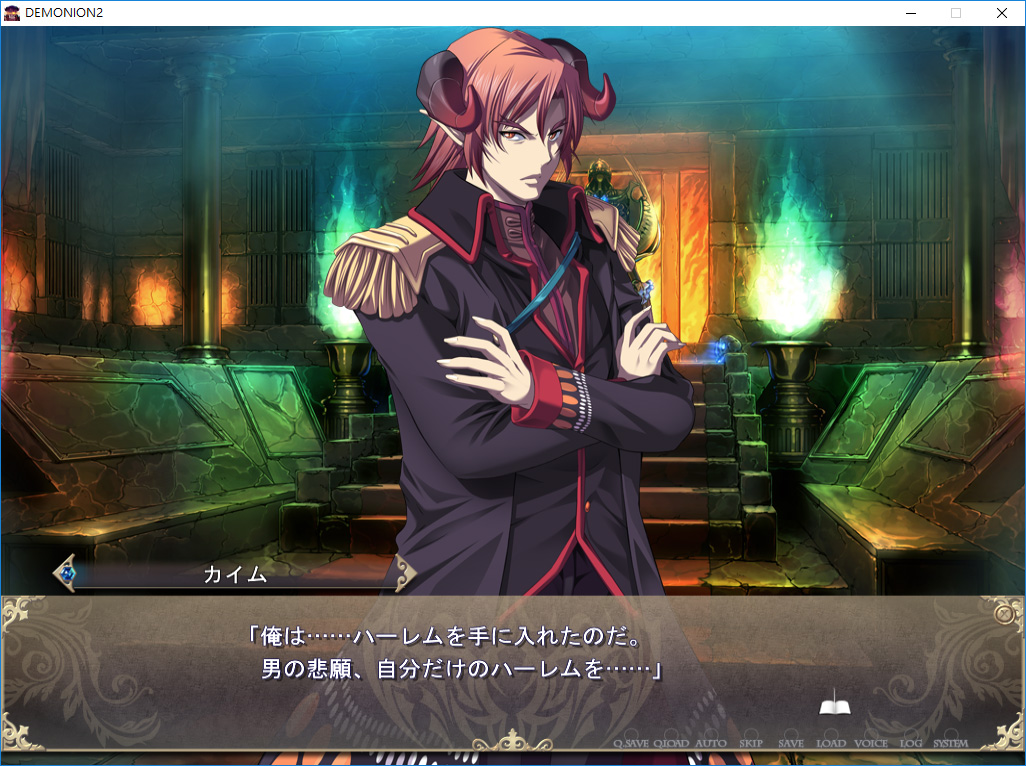Click the Q.SAVE quick save button
Viewport: 1026px width, 766px height.
coord(631,744)
